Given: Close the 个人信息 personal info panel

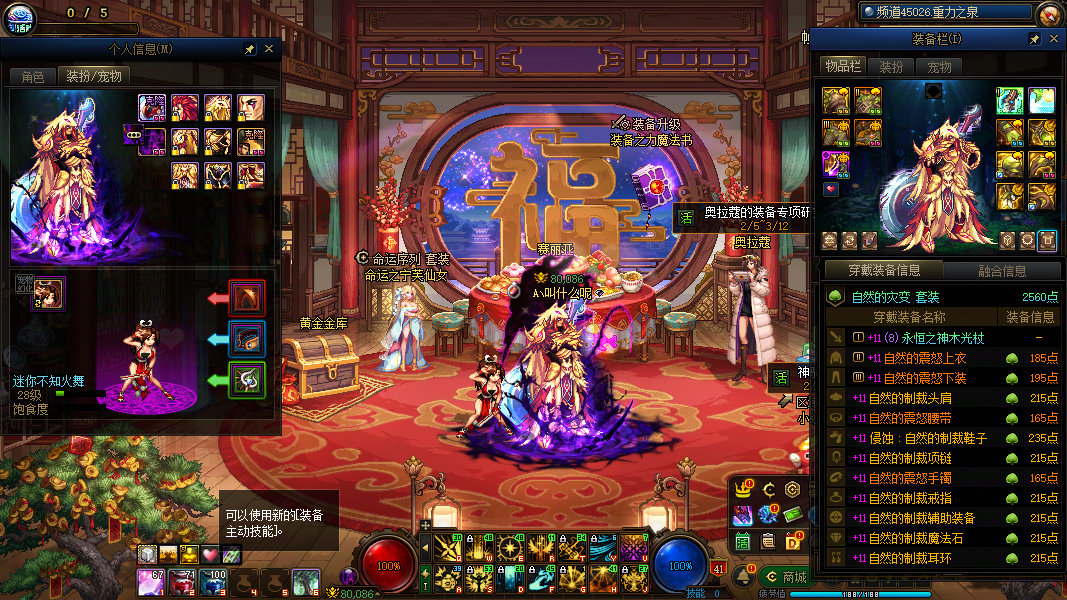Looking at the screenshot, I should tap(269, 48).
